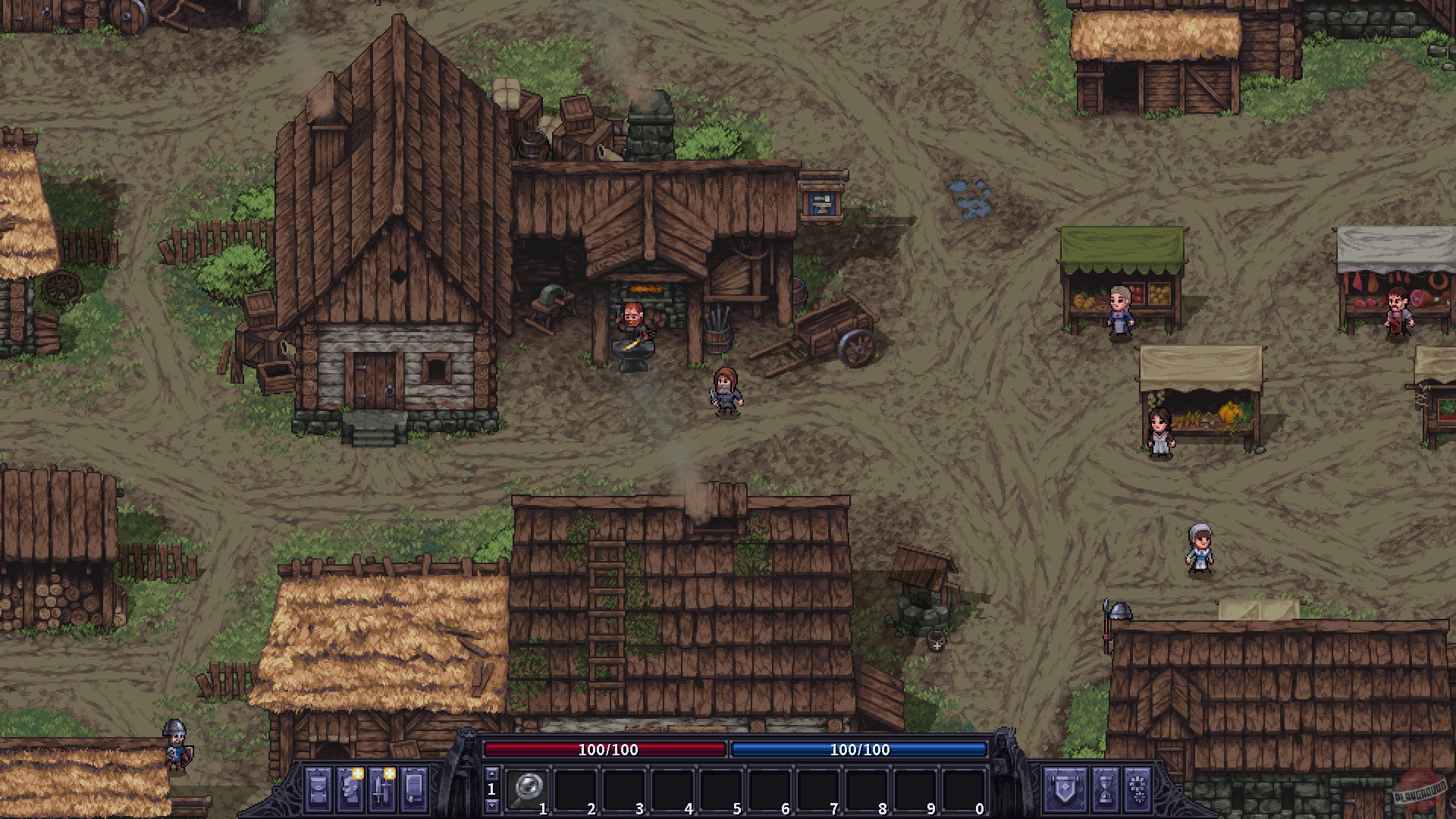Open the inventory backpack icon
1456x819 pixels.
coord(317,789)
